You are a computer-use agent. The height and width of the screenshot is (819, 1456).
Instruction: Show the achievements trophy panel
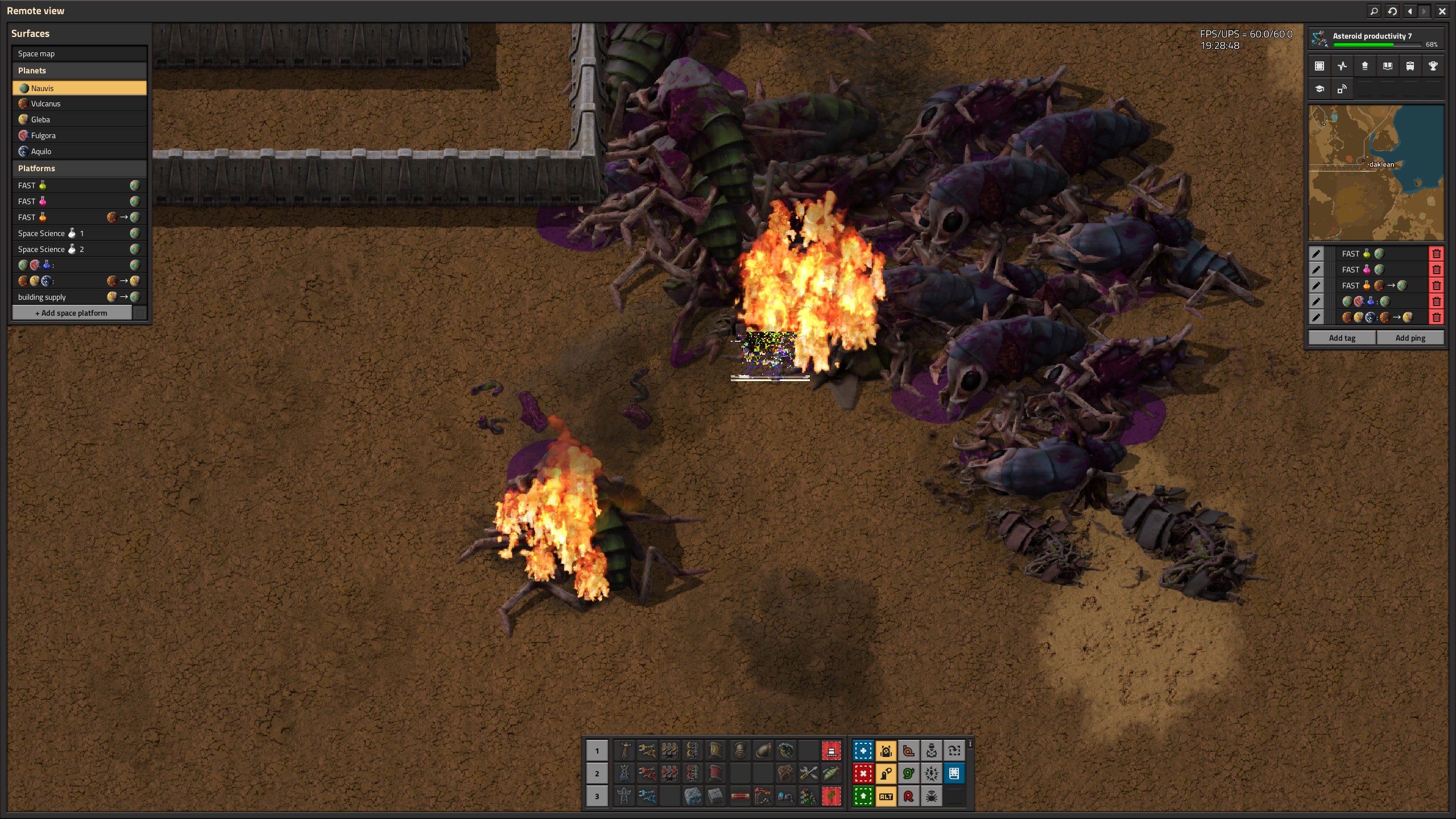1433,66
